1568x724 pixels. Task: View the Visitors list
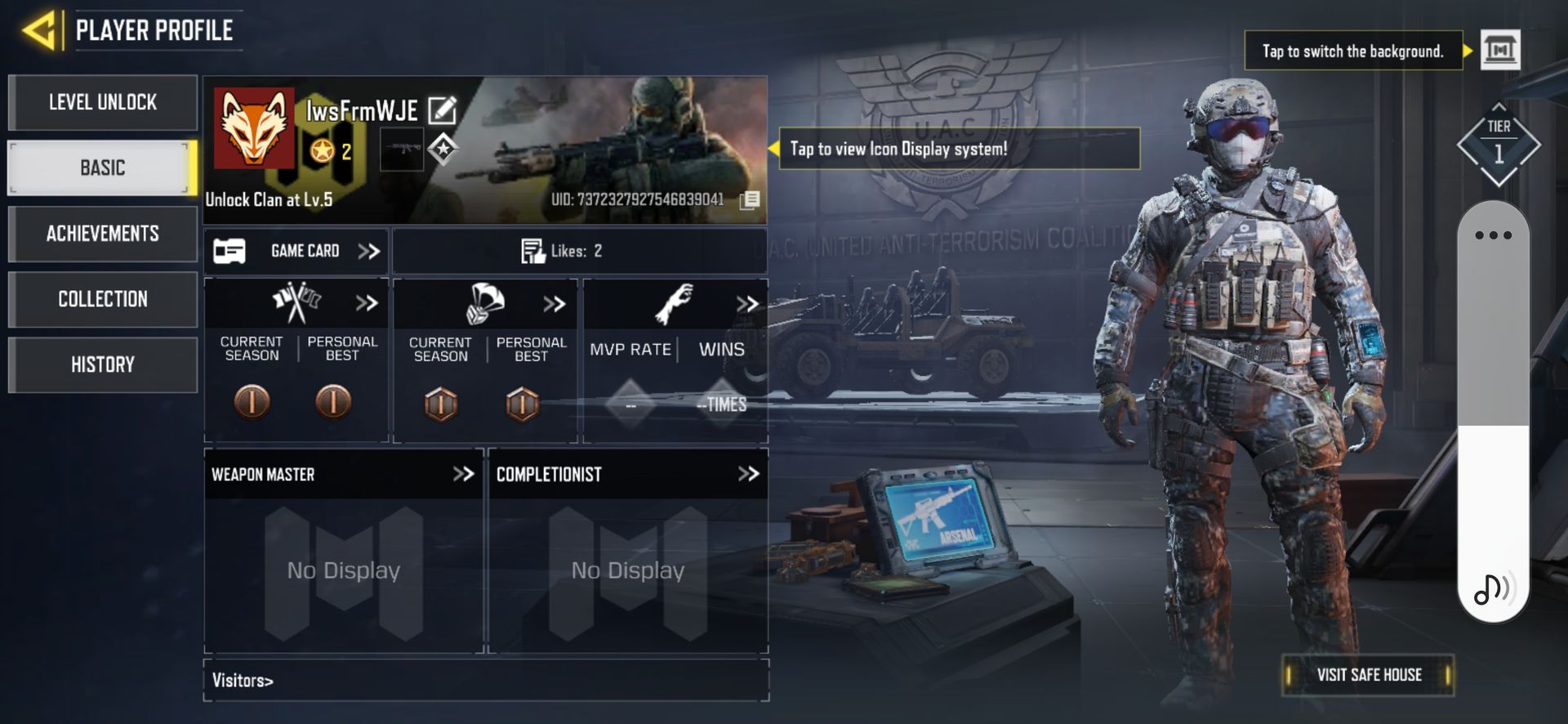(x=243, y=680)
